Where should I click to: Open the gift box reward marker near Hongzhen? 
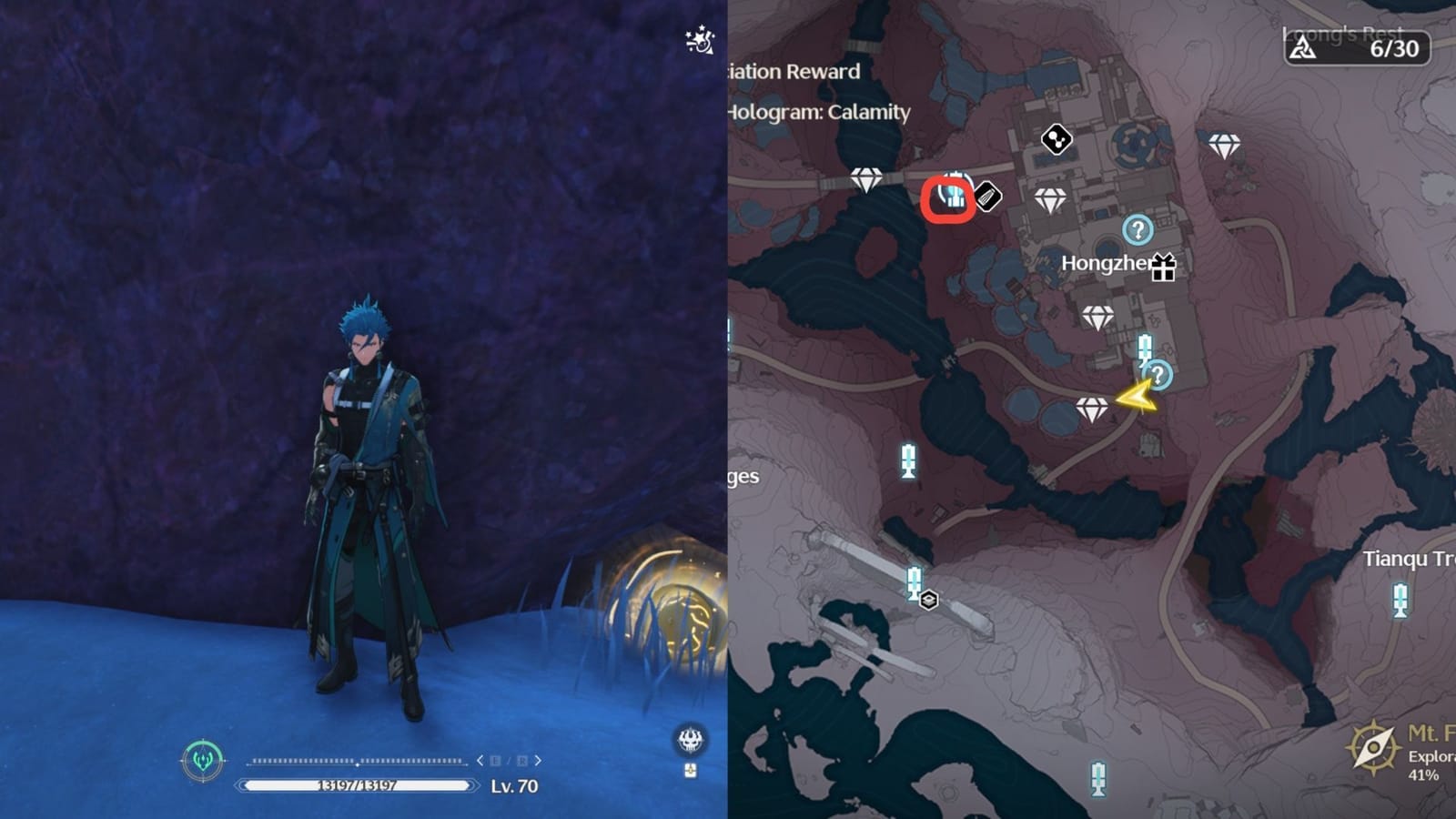tap(1162, 268)
